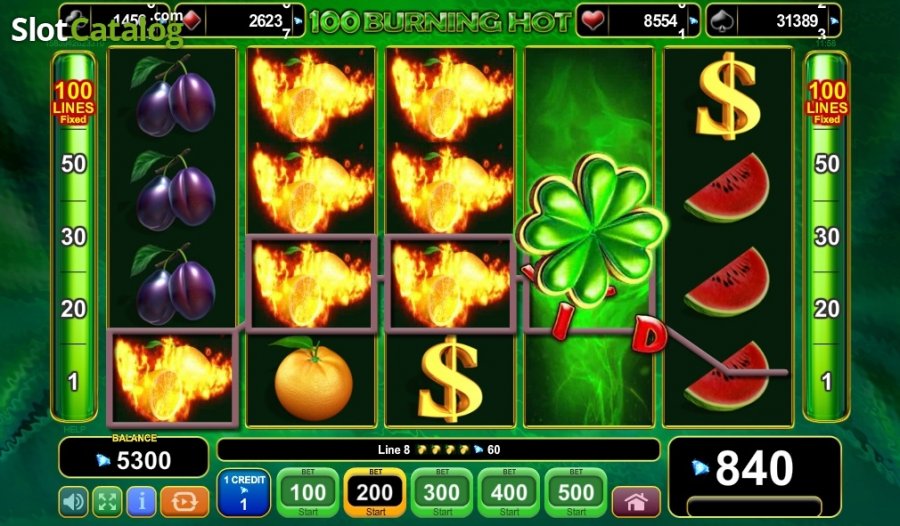
Task: Open the paytable info button
Action: coord(141,500)
